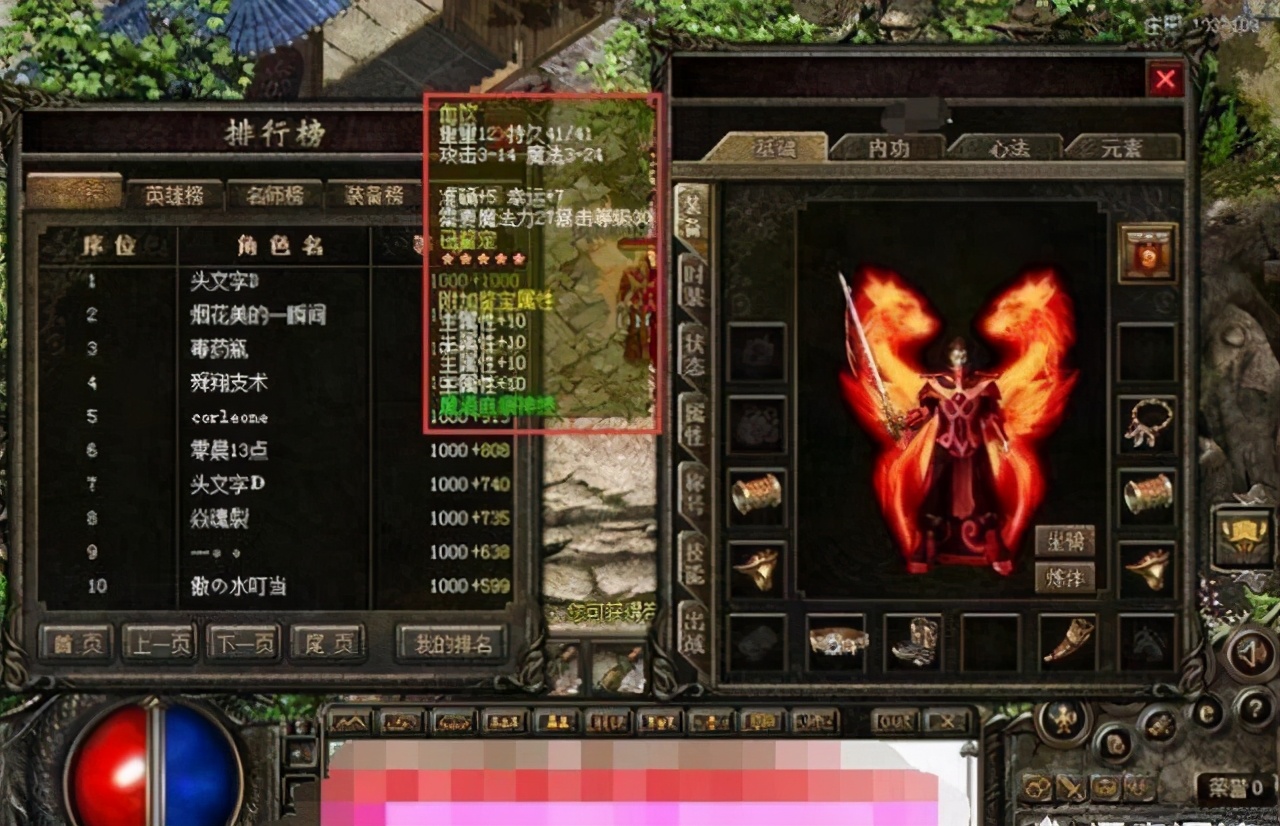Toggle the flower peace mode button

1035,787
